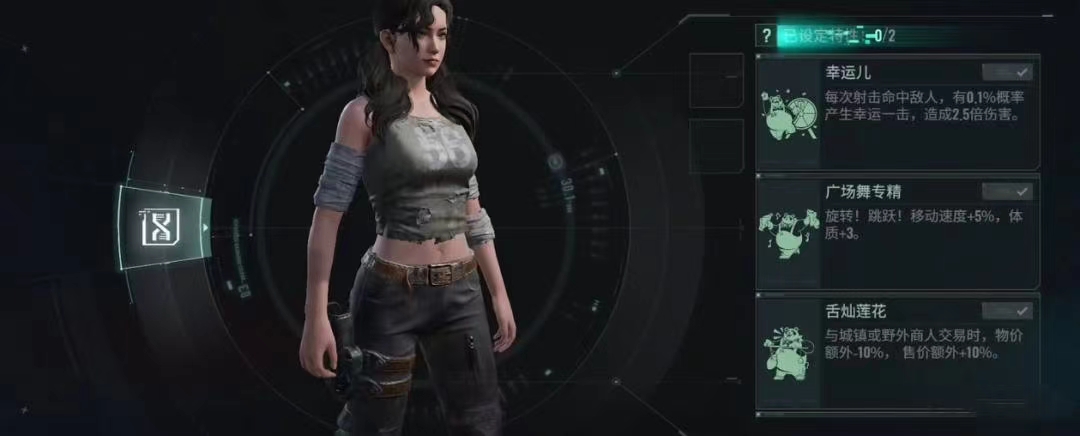
Task: Open the question mark help icon
Action: (766, 36)
